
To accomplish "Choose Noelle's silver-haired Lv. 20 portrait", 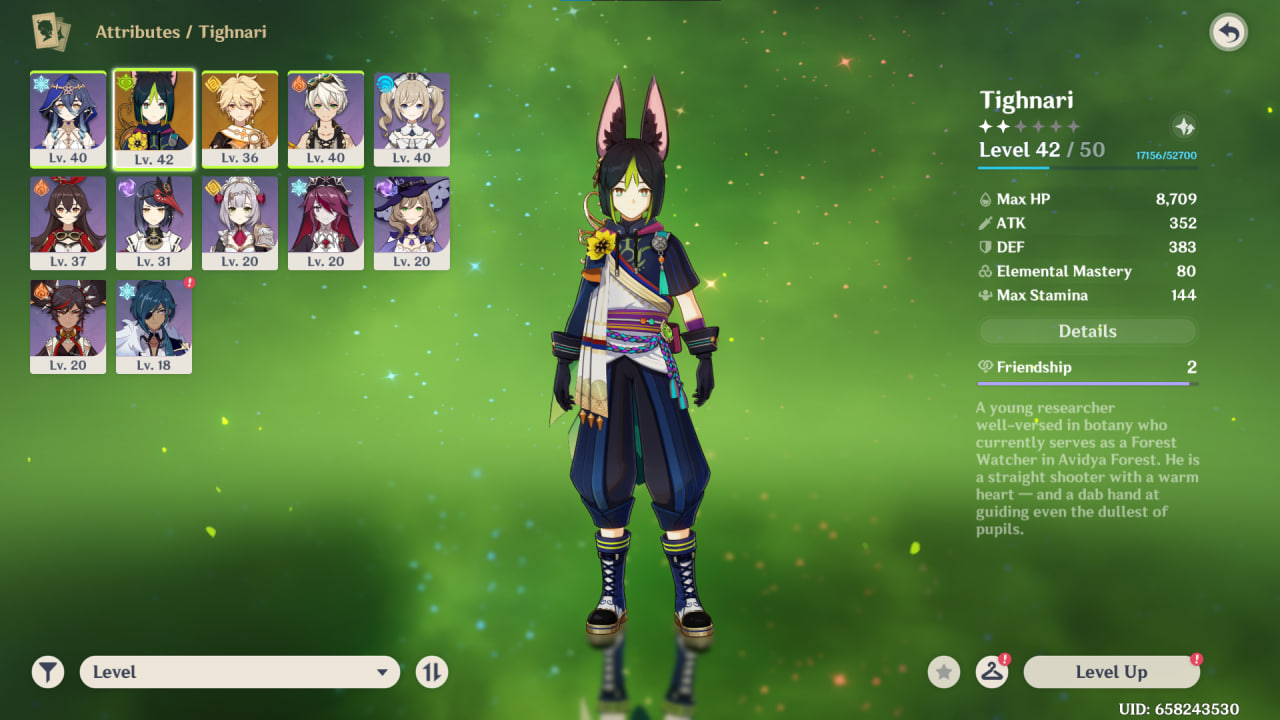I will 240,222.
